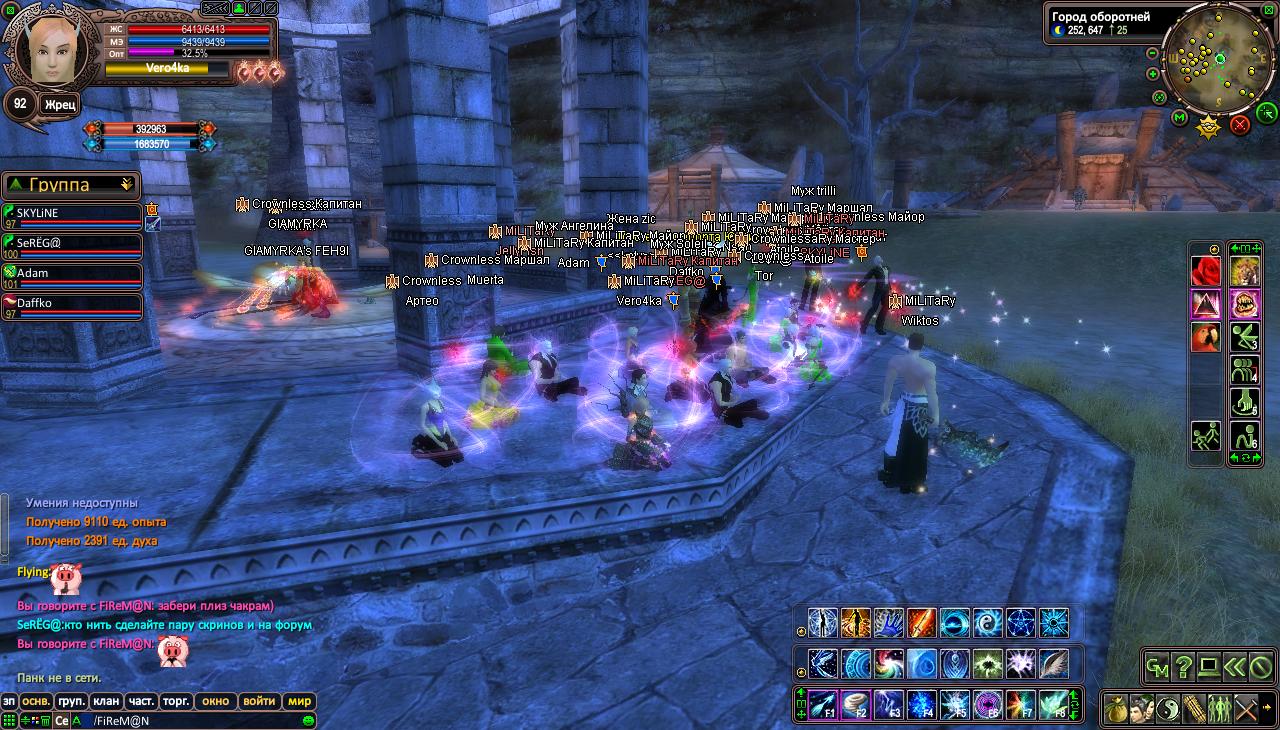The image size is (1280, 730).
Task: Click the green question mark help icon
Action: 1183,666
